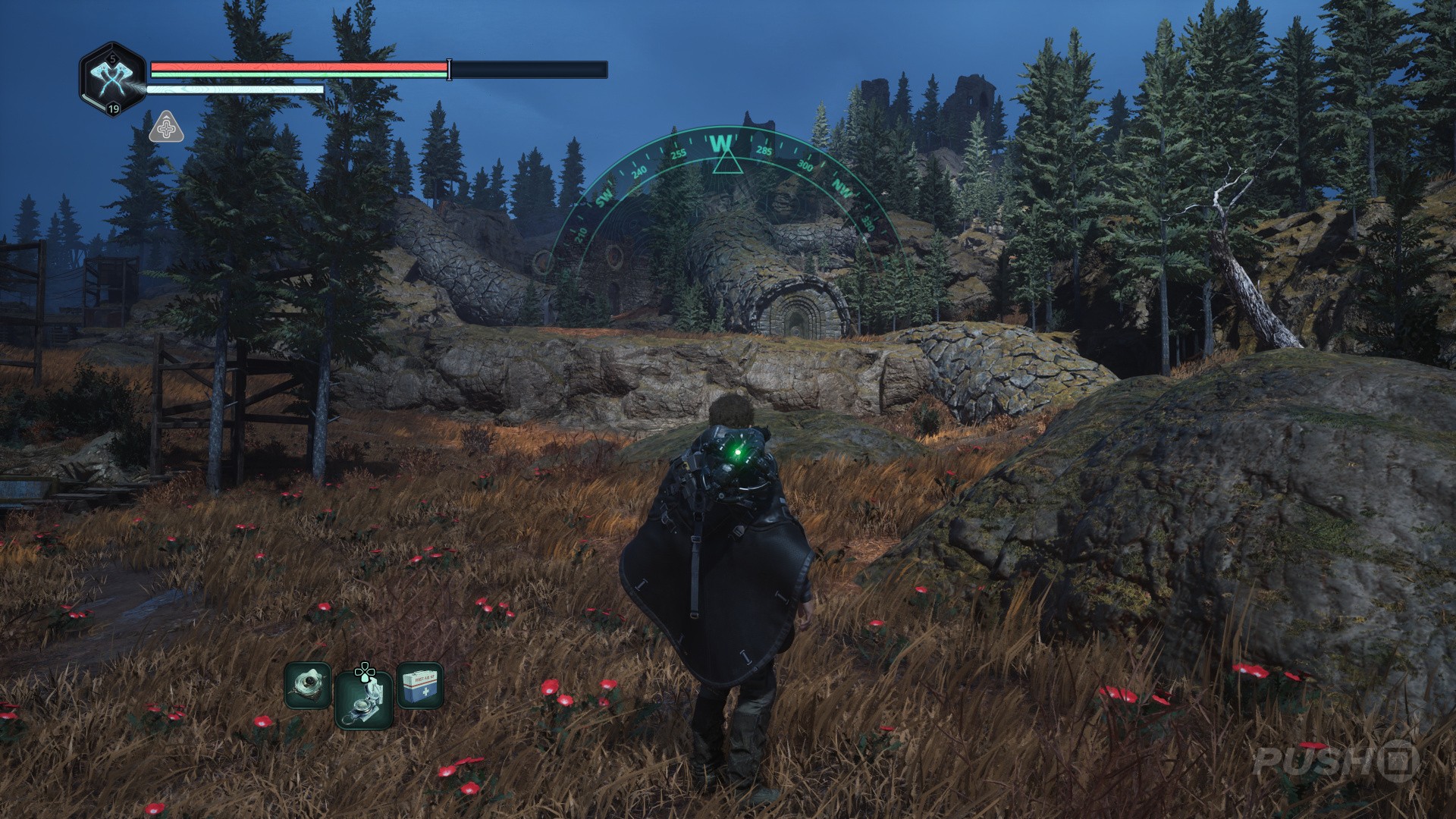
Task: Select the First Aid Kit slot
Action: (x=419, y=686)
